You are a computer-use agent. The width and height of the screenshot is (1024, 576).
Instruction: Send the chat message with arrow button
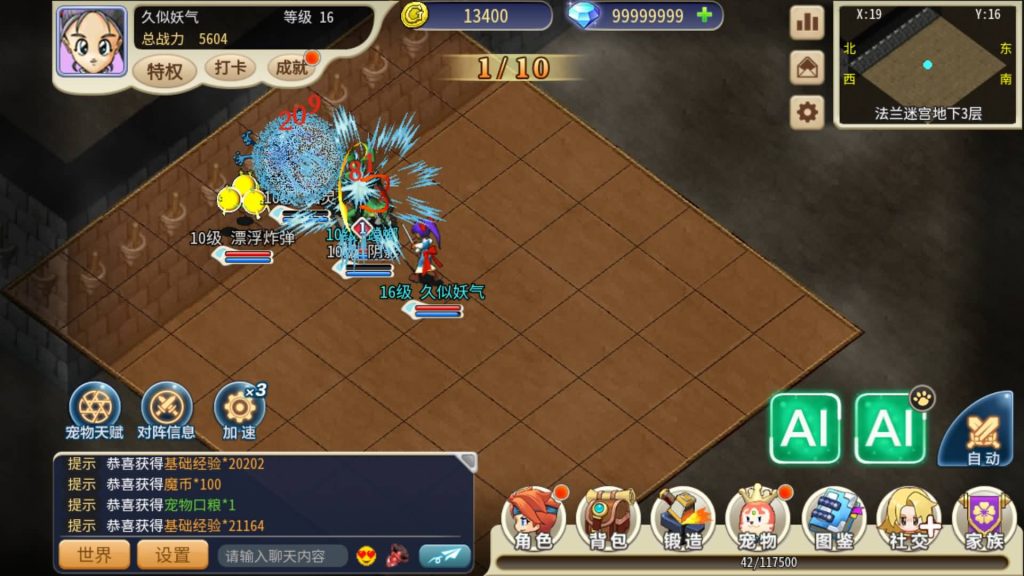tap(444, 555)
